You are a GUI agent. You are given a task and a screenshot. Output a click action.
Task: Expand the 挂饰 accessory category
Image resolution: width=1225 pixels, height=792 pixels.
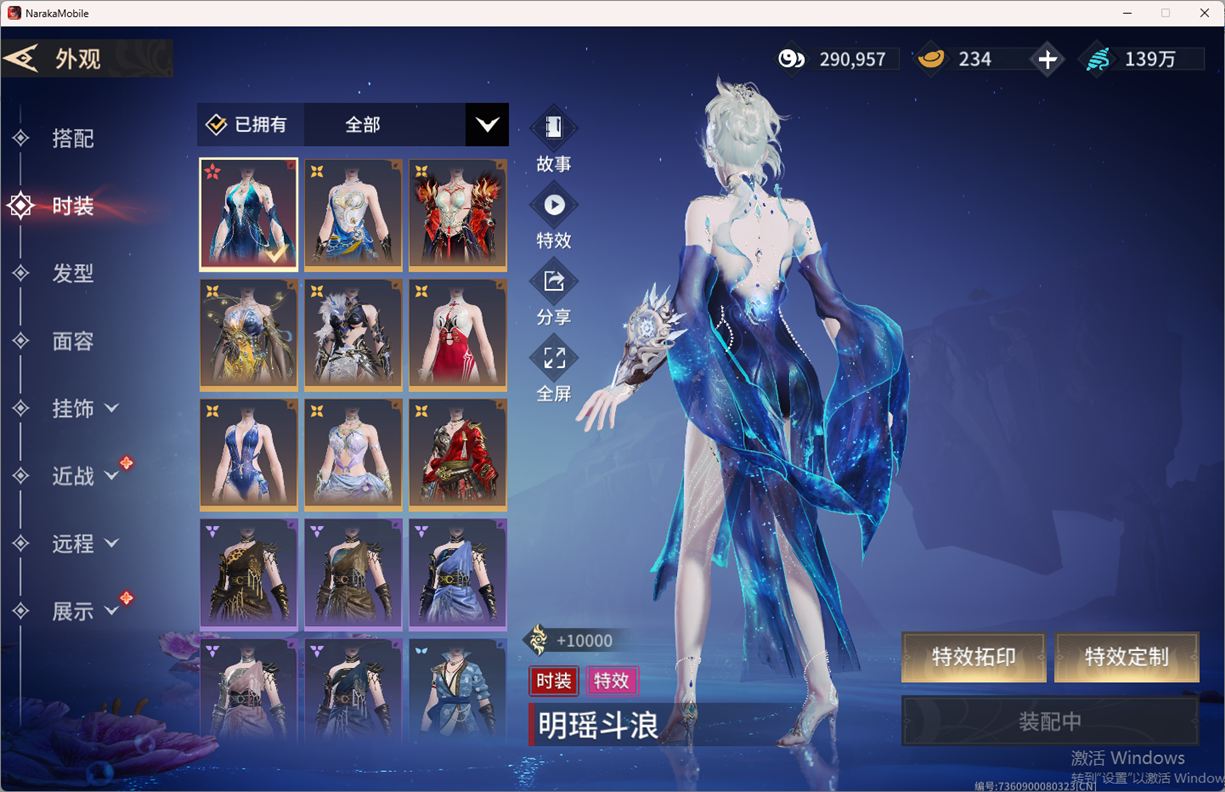[84, 408]
